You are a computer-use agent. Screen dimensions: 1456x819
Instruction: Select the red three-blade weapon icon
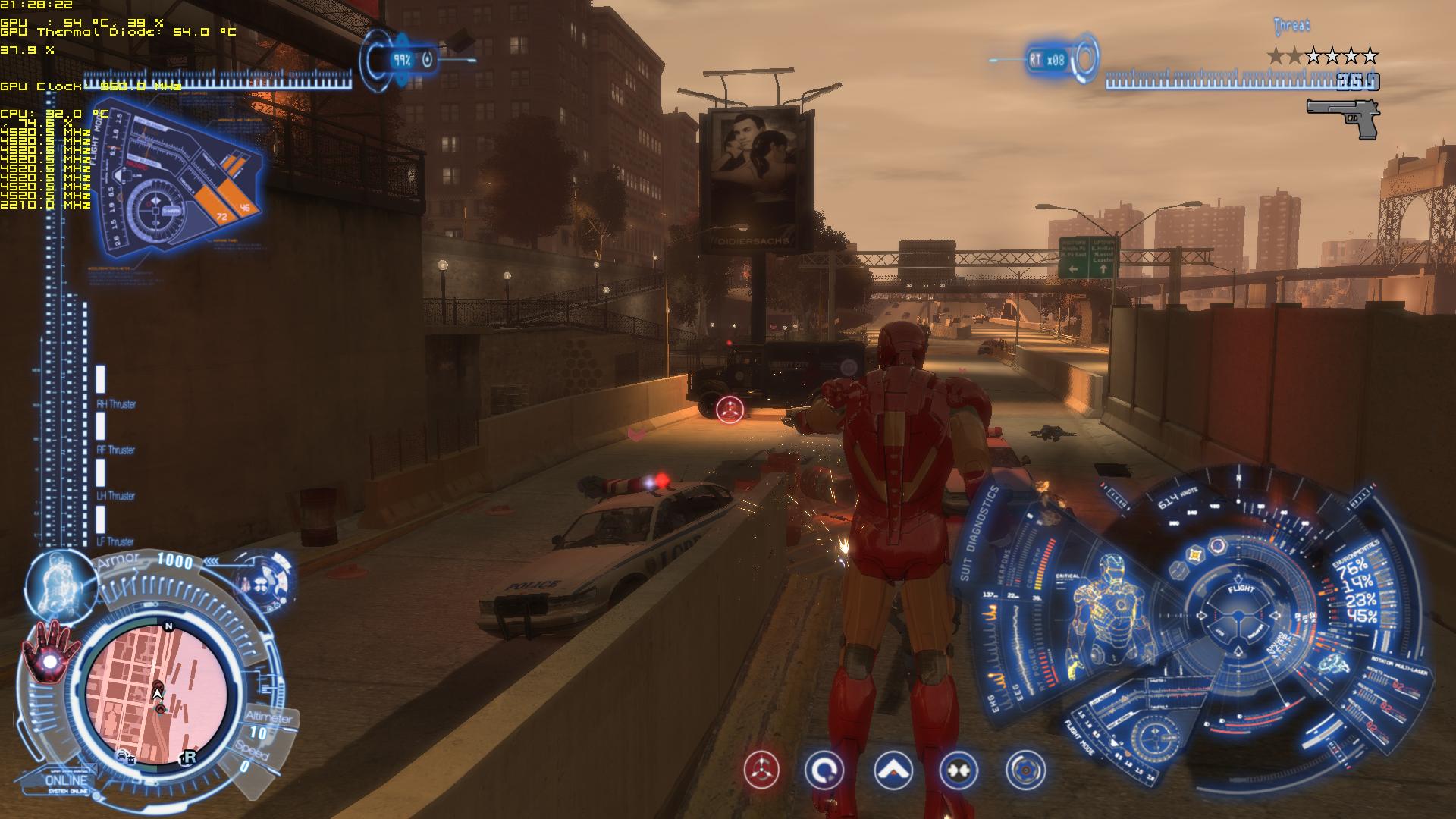761,770
